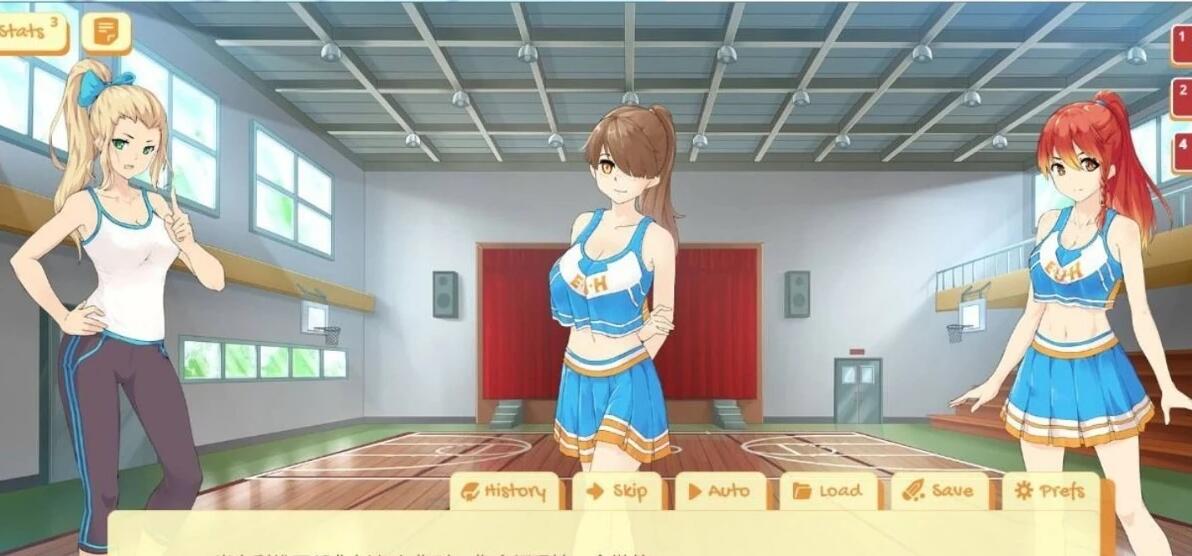Open the Prefs settings
The image size is (1192, 556).
pos(1049,491)
